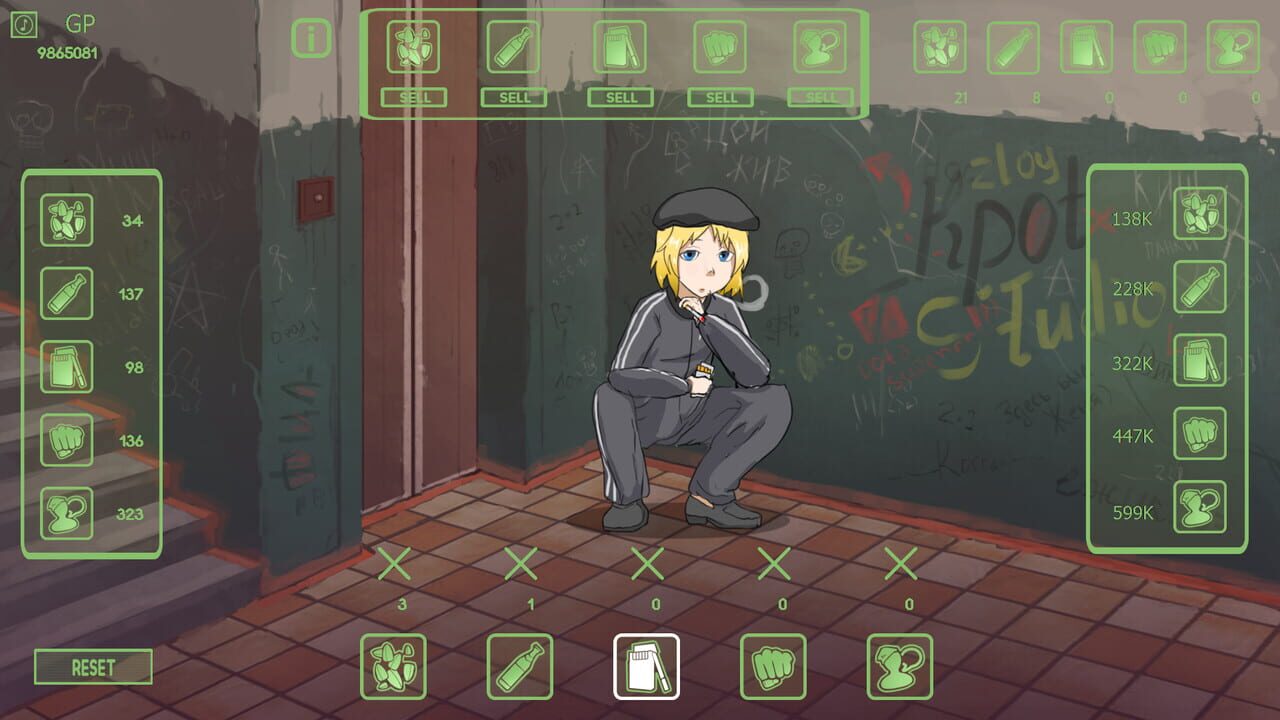Click the cigarette pack icon showing 98 owned
1280x720 pixels.
click(66, 367)
